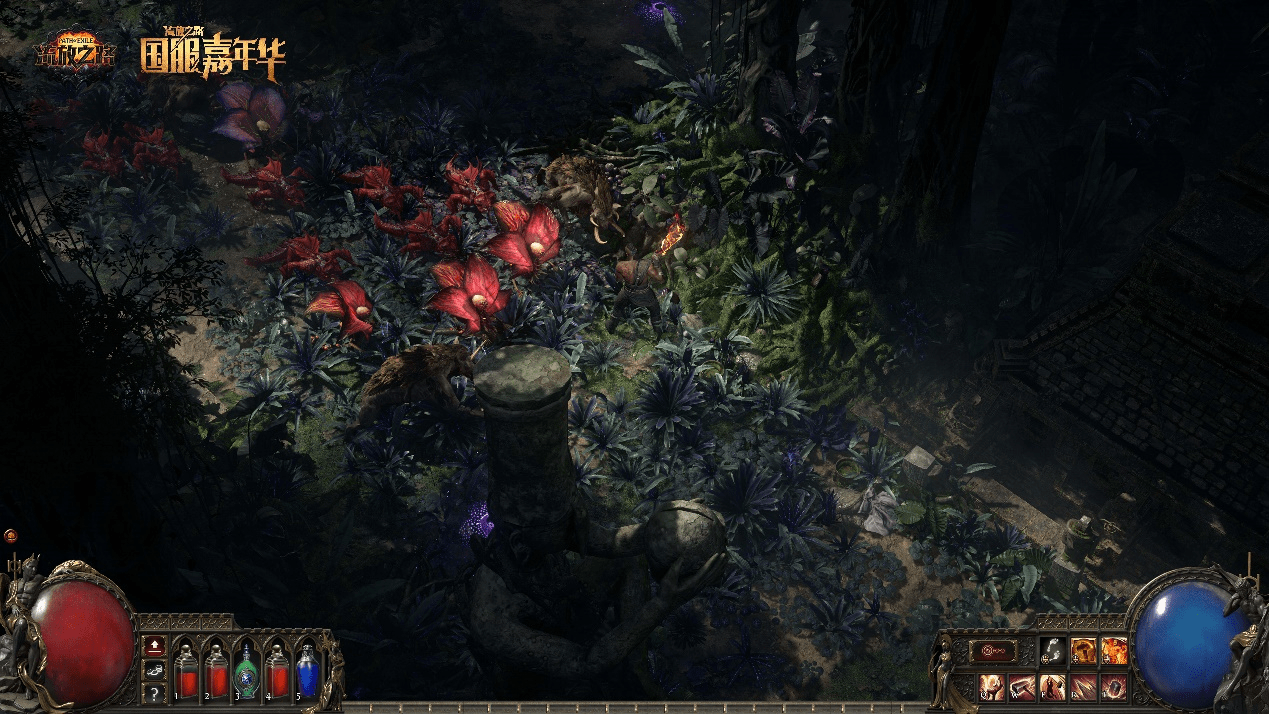Open the question mark help button

coord(154,692)
